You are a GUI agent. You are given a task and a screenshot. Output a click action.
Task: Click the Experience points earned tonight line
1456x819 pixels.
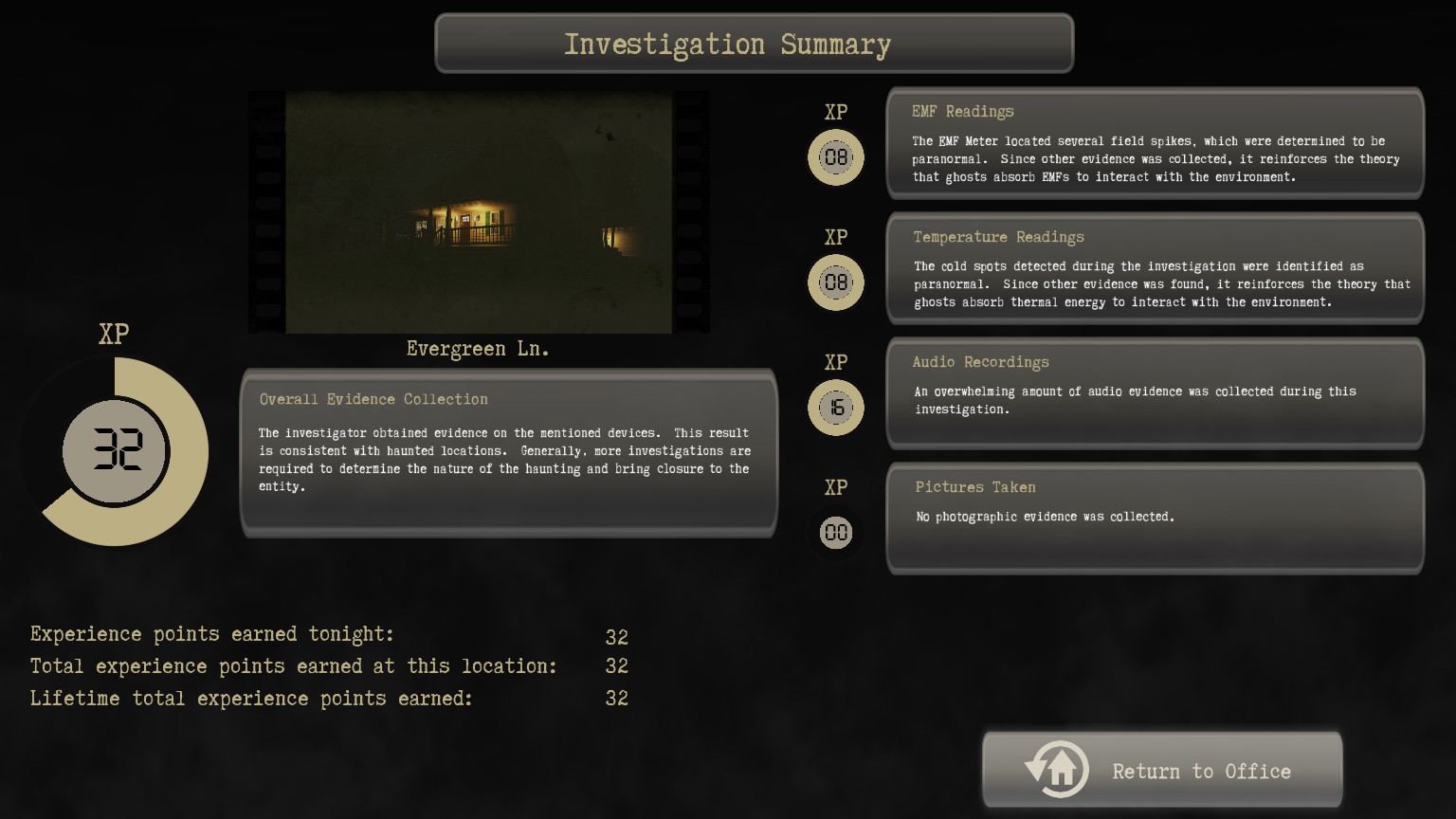pos(212,633)
